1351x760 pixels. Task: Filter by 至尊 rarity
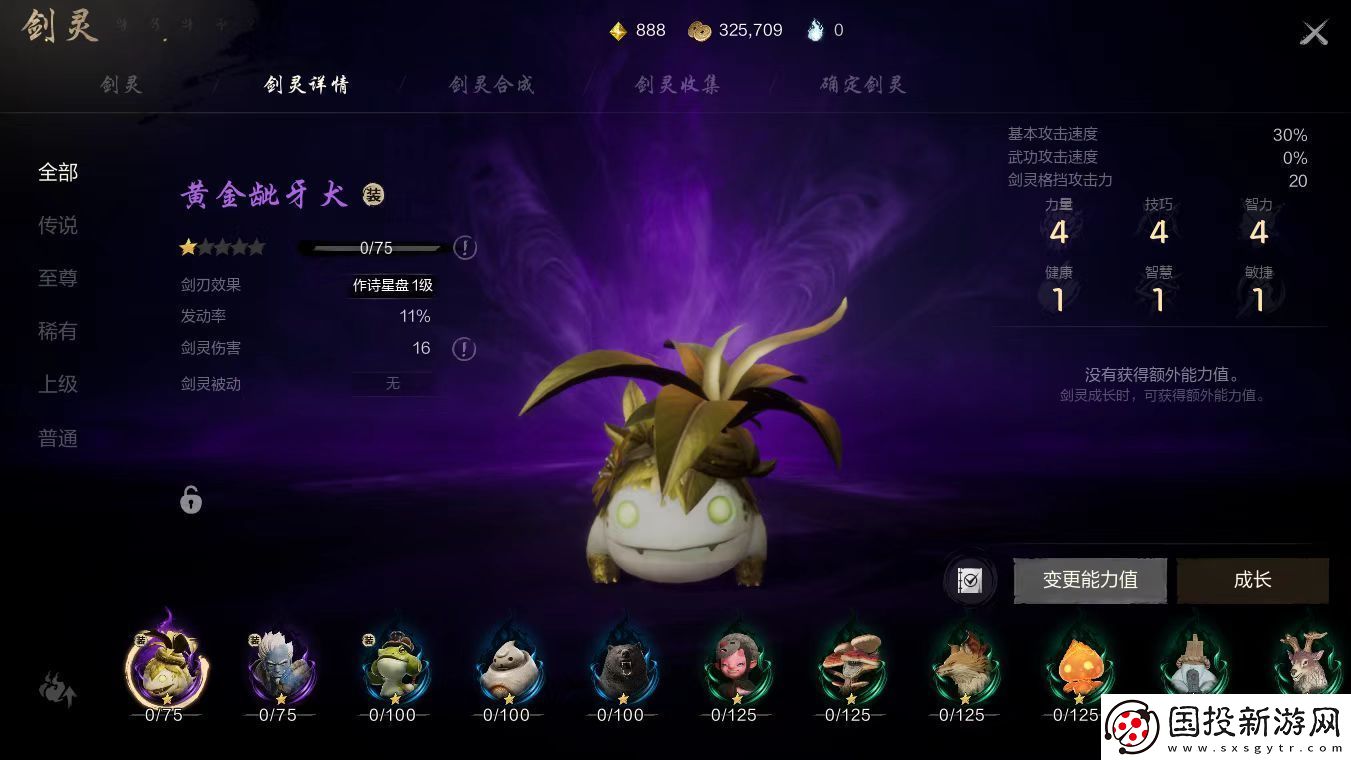click(x=58, y=278)
